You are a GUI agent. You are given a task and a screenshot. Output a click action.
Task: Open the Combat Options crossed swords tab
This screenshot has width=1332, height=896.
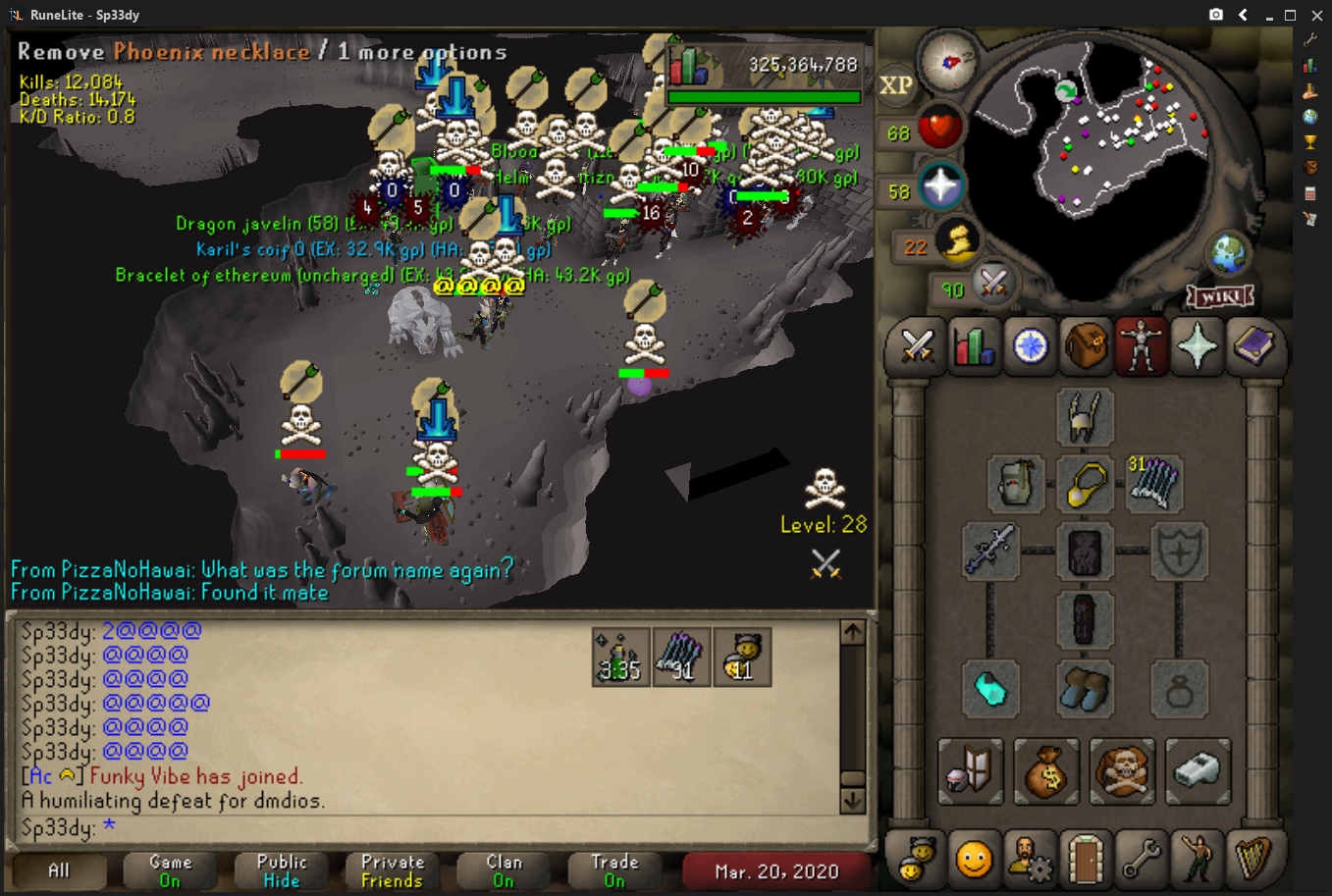coord(917,347)
